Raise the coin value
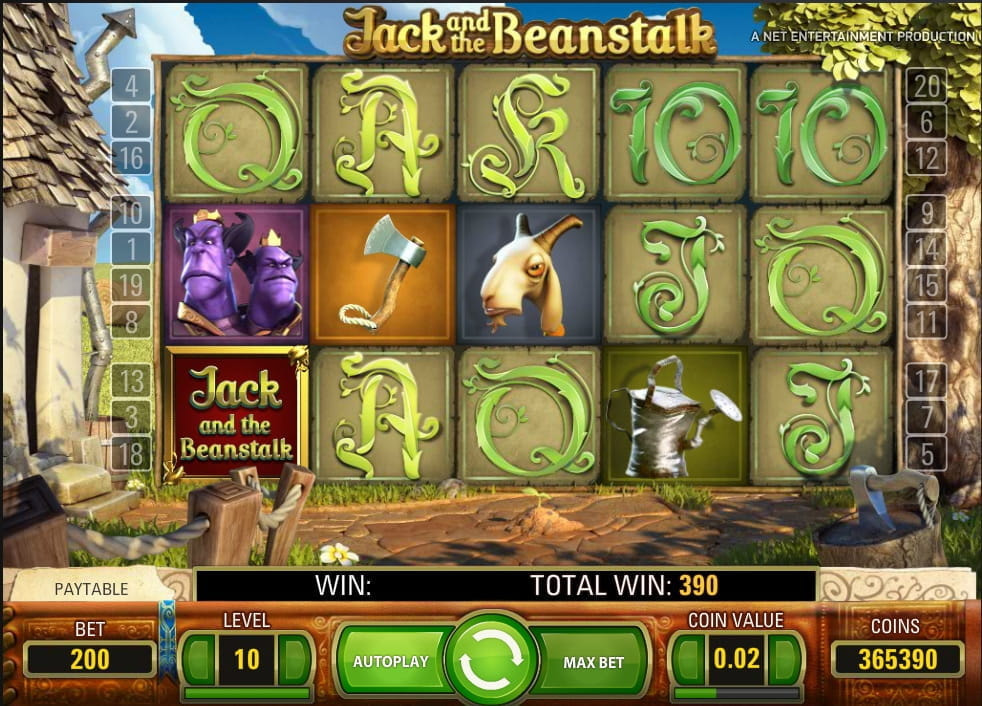This screenshot has width=982, height=706. pyautogui.click(x=786, y=659)
